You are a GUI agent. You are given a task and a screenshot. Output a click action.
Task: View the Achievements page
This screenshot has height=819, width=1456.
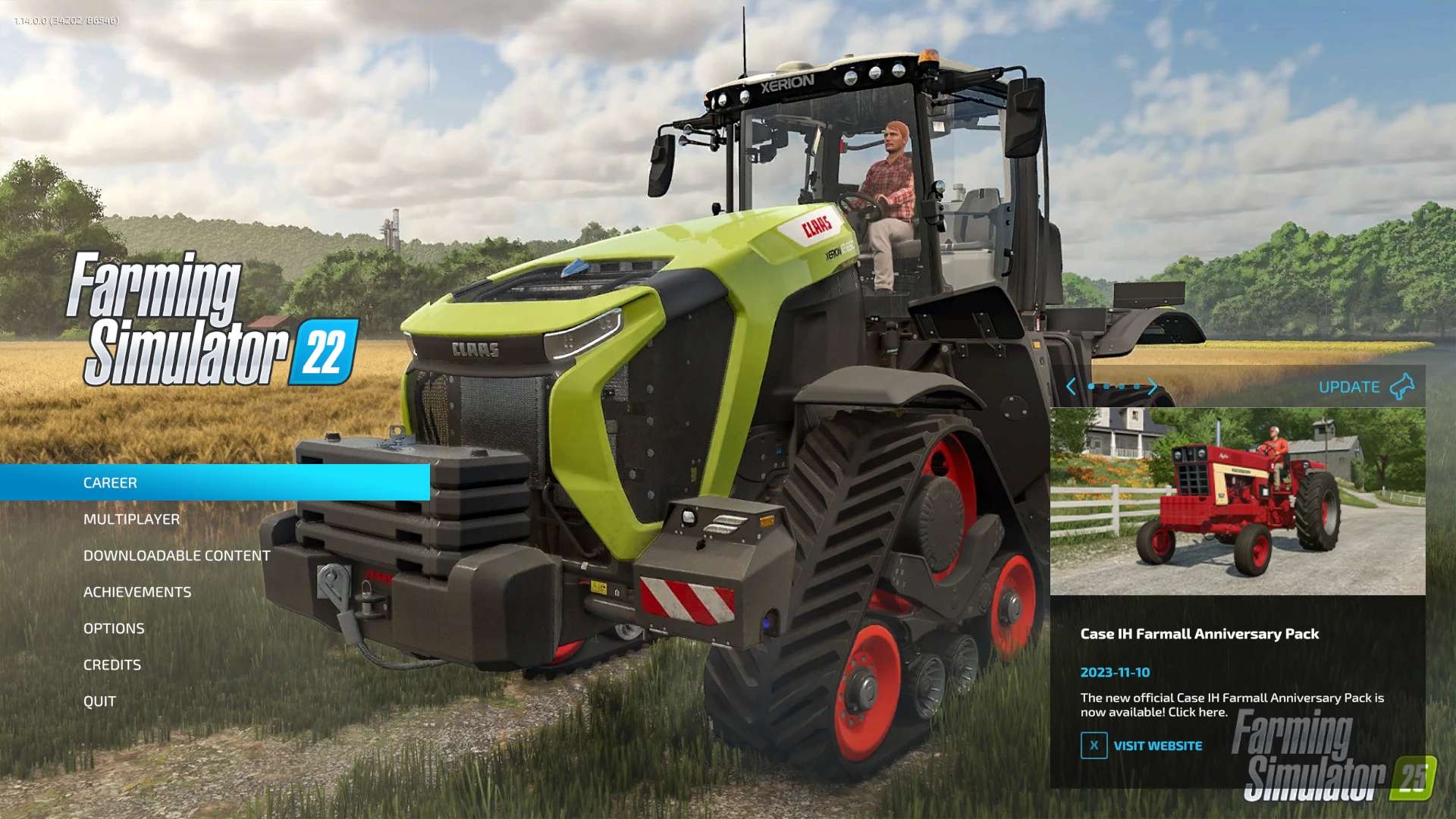point(137,592)
